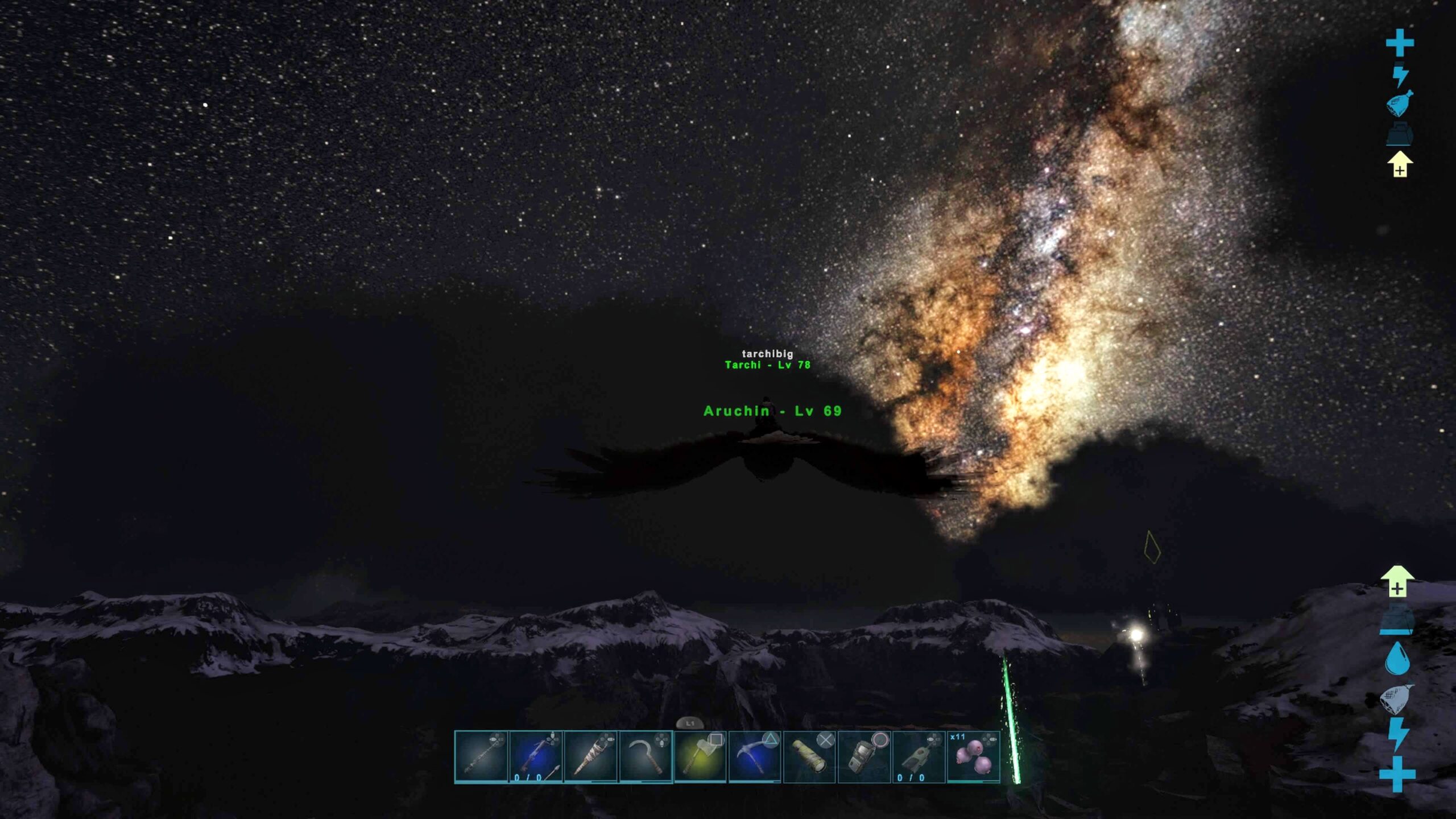
Task: Equip the sickle from the hotbar
Action: [646, 757]
